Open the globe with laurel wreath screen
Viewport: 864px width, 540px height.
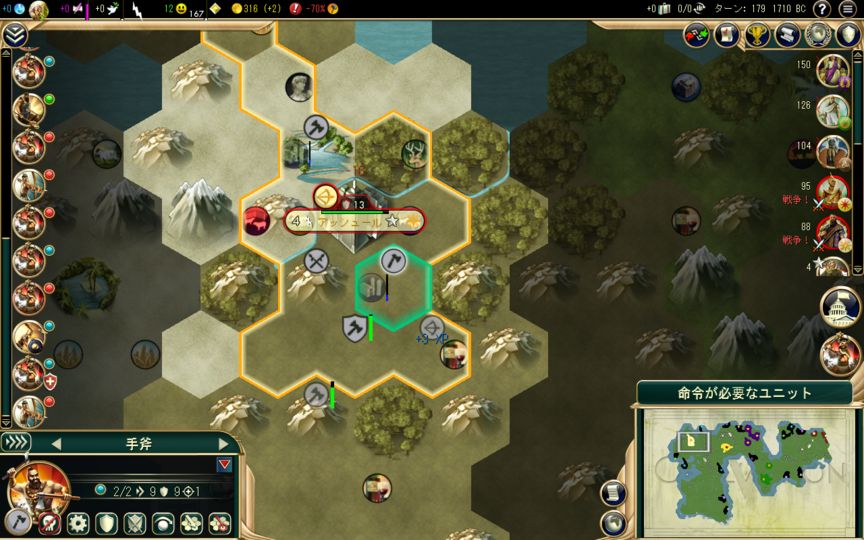819,35
